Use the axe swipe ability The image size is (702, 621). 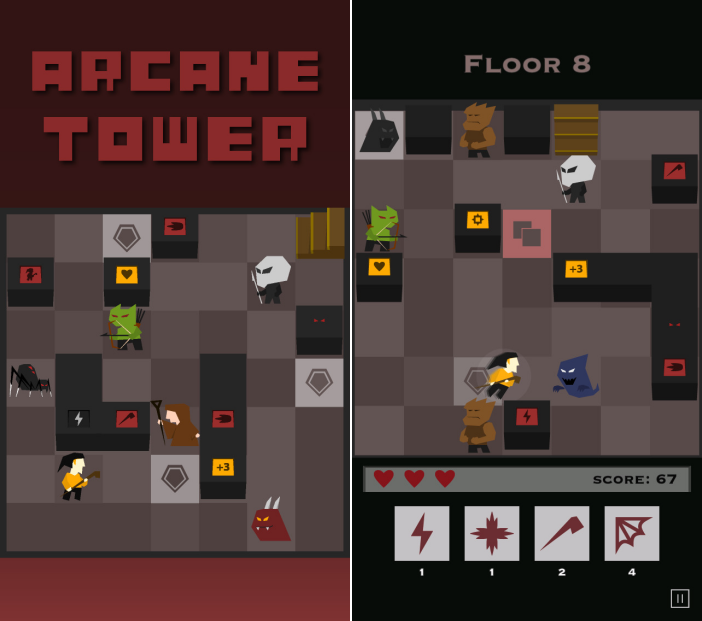tap(562, 533)
